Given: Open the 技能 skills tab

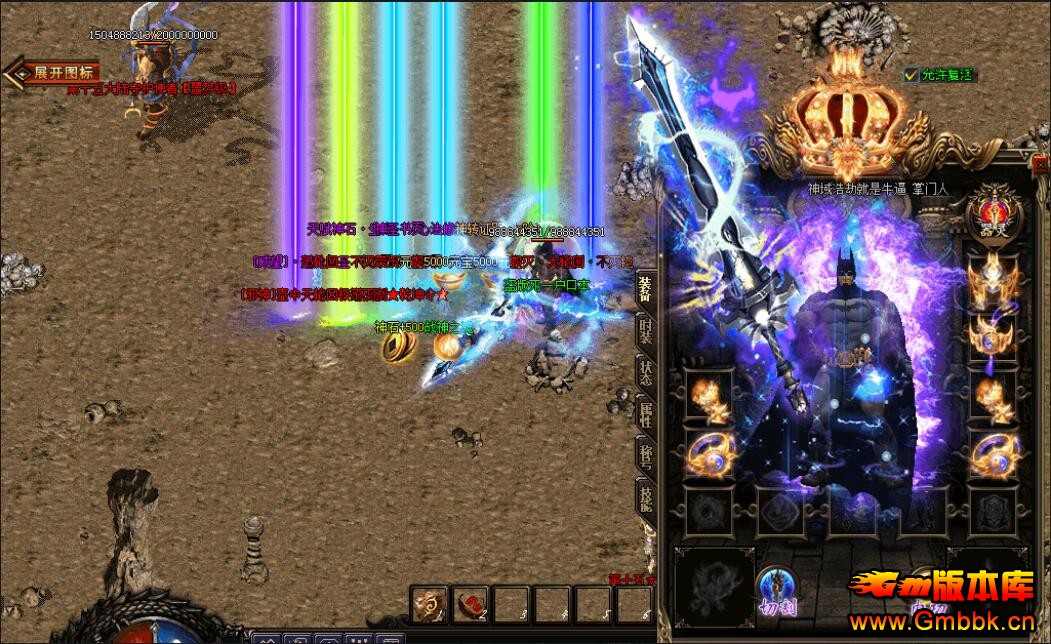Looking at the screenshot, I should (x=646, y=498).
